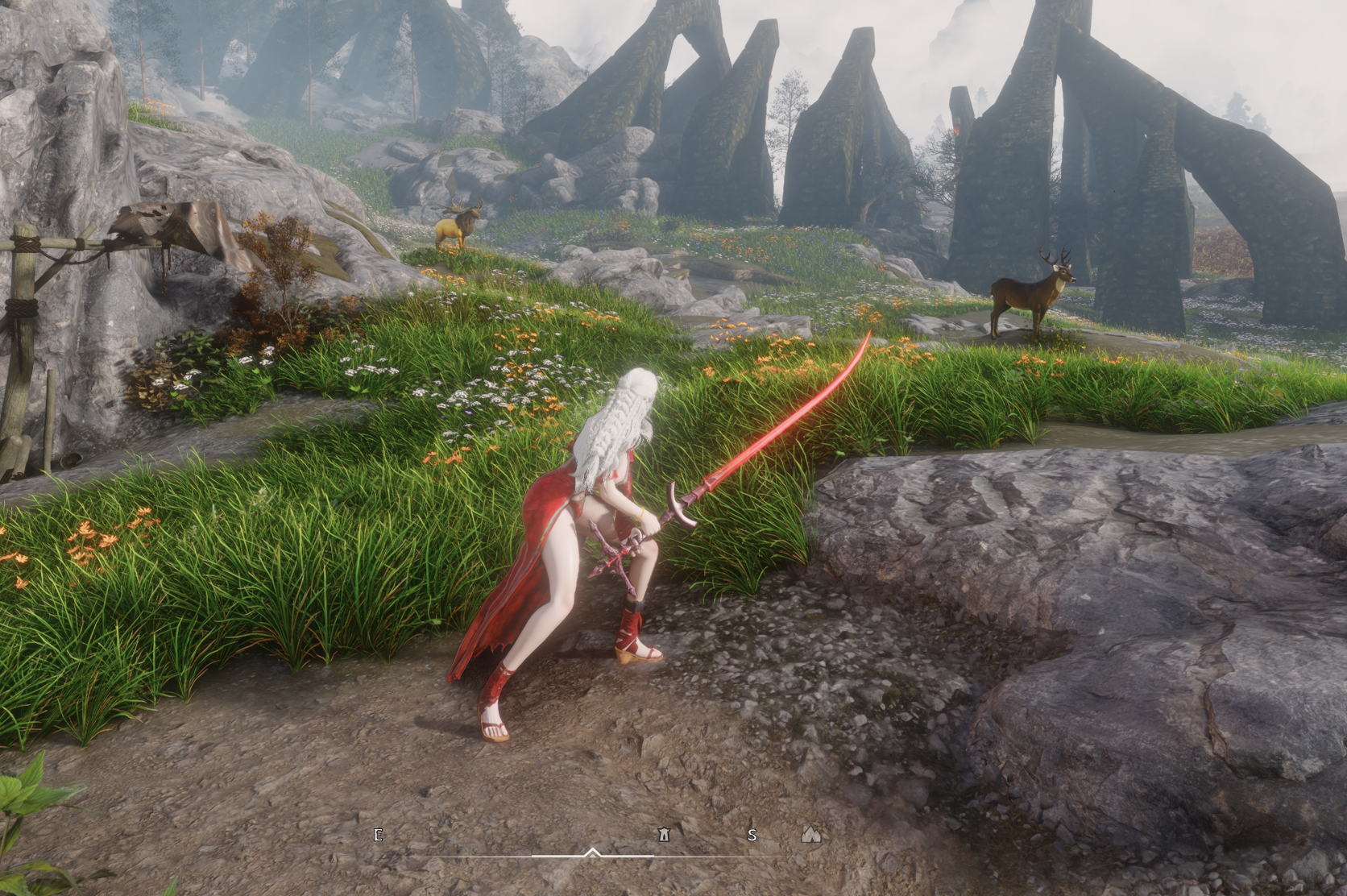Select the mountain camp marker on the compass
Screen dimensions: 1347x896
tap(810, 834)
